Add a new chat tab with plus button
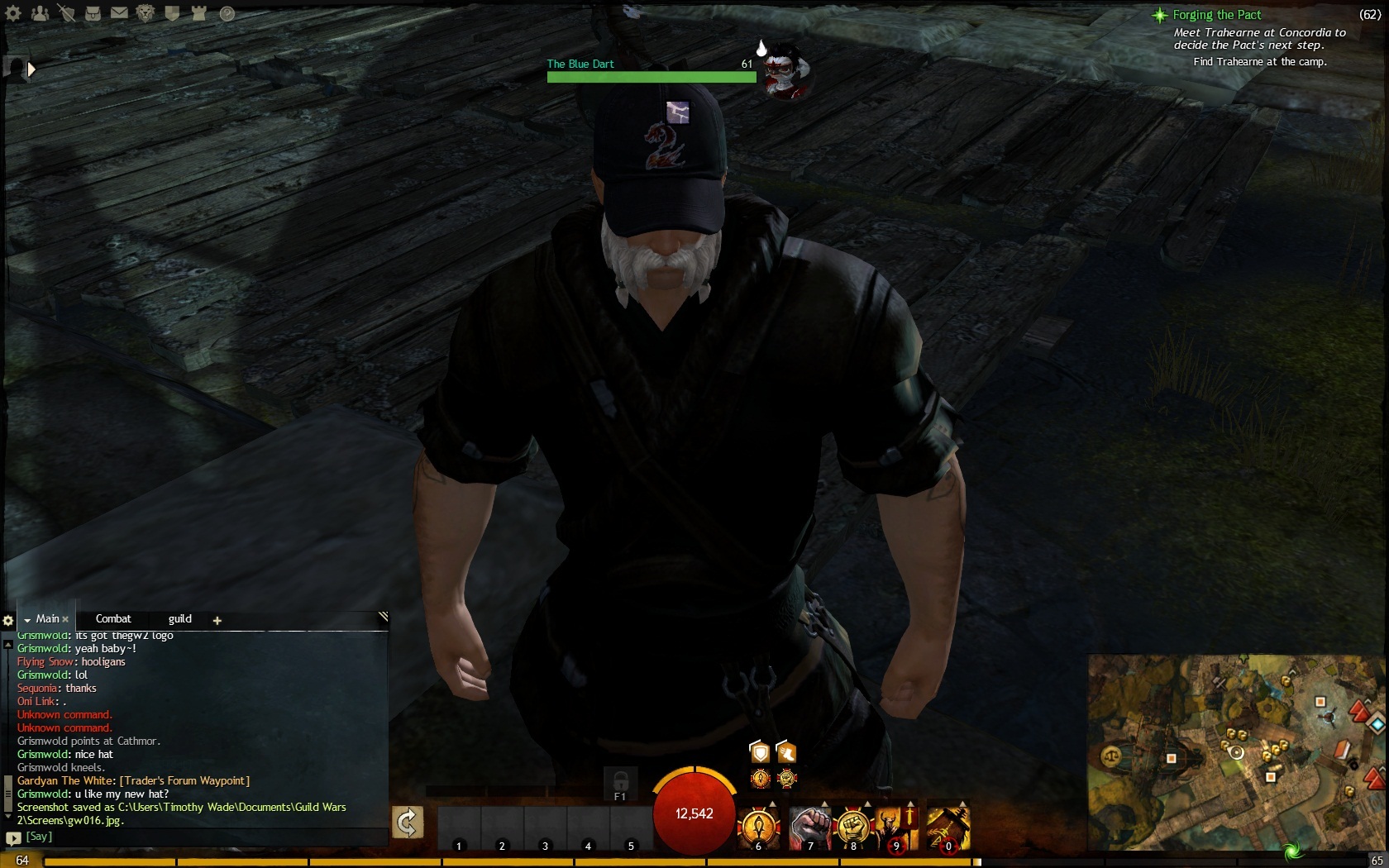The image size is (1389, 868). [217, 620]
